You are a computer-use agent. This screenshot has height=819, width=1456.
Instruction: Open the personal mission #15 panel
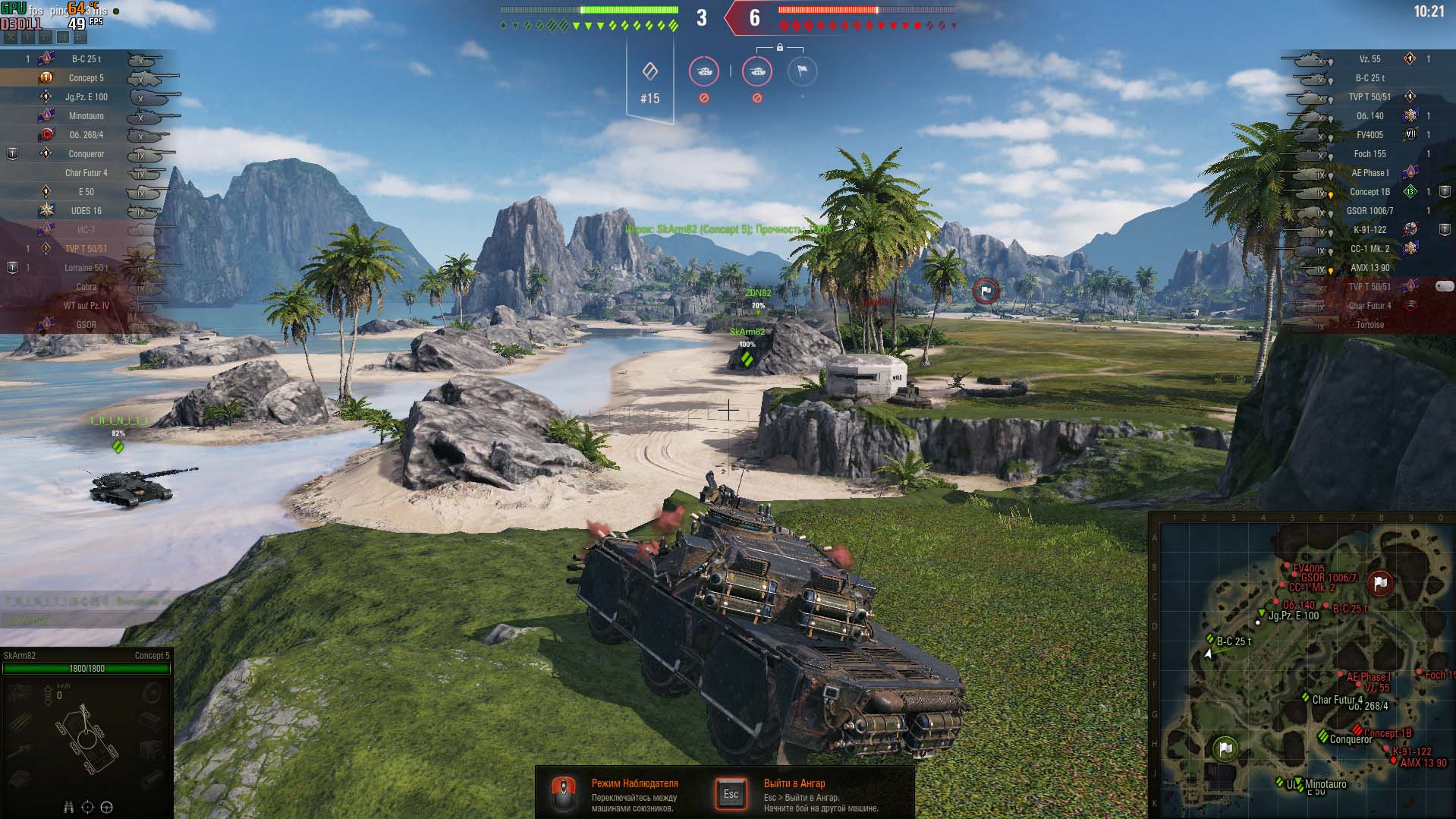(x=649, y=82)
